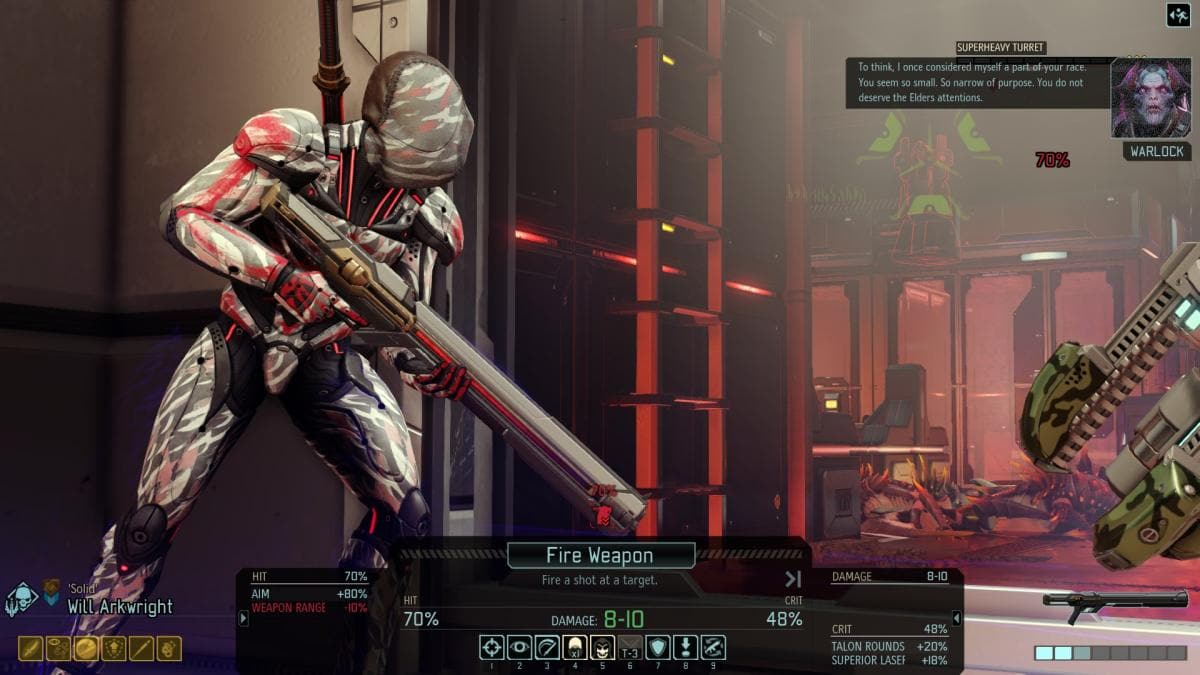Click the gold round sphere perk icon
The image size is (1200, 675).
click(86, 648)
